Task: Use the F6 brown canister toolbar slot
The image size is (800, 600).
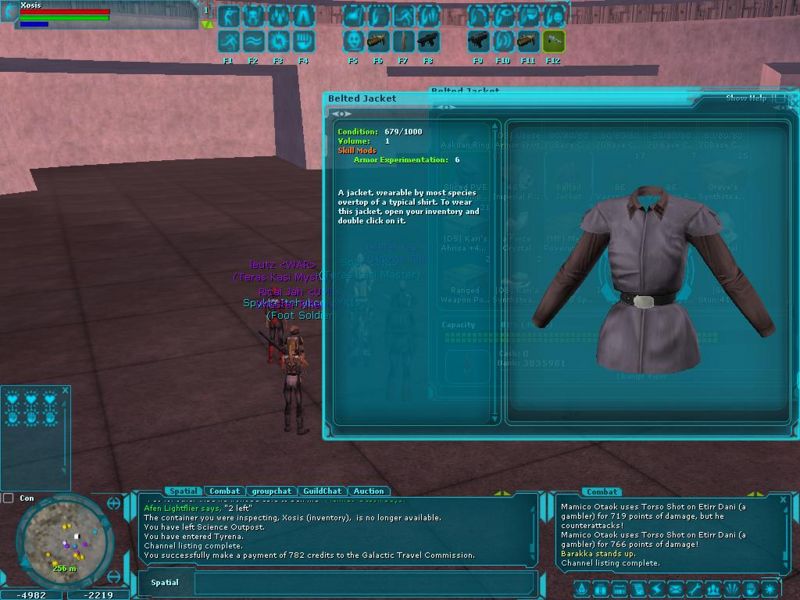Action: (x=378, y=41)
